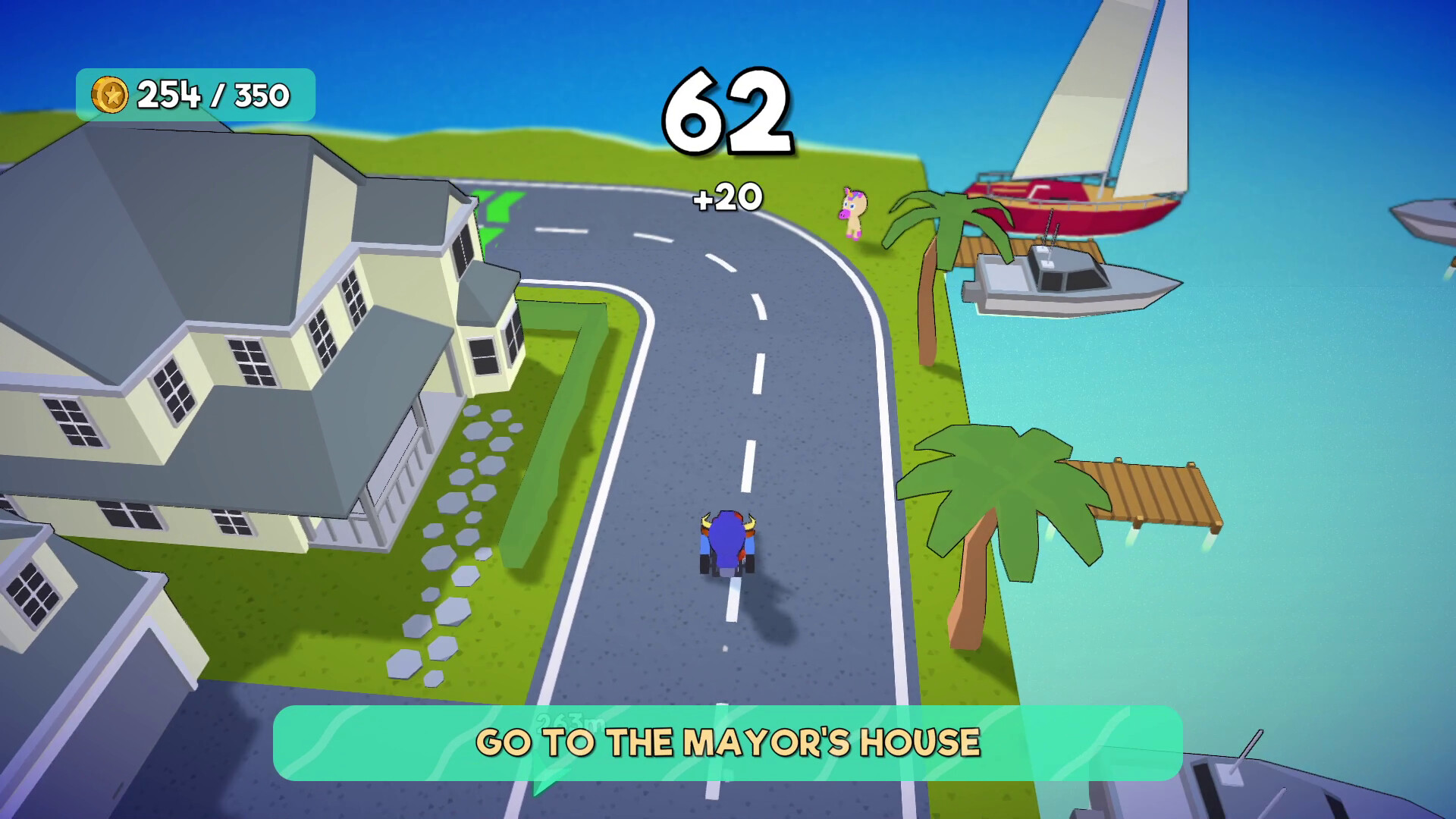Open the coin progress details at 254/350

pos(211,94)
